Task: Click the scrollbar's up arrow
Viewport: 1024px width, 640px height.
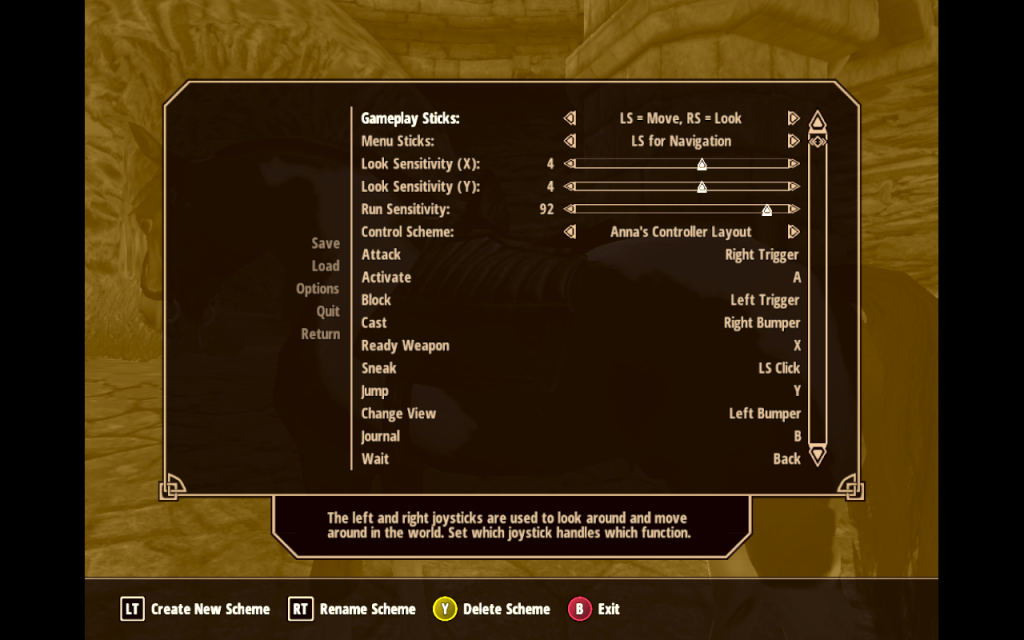Action: (817, 121)
